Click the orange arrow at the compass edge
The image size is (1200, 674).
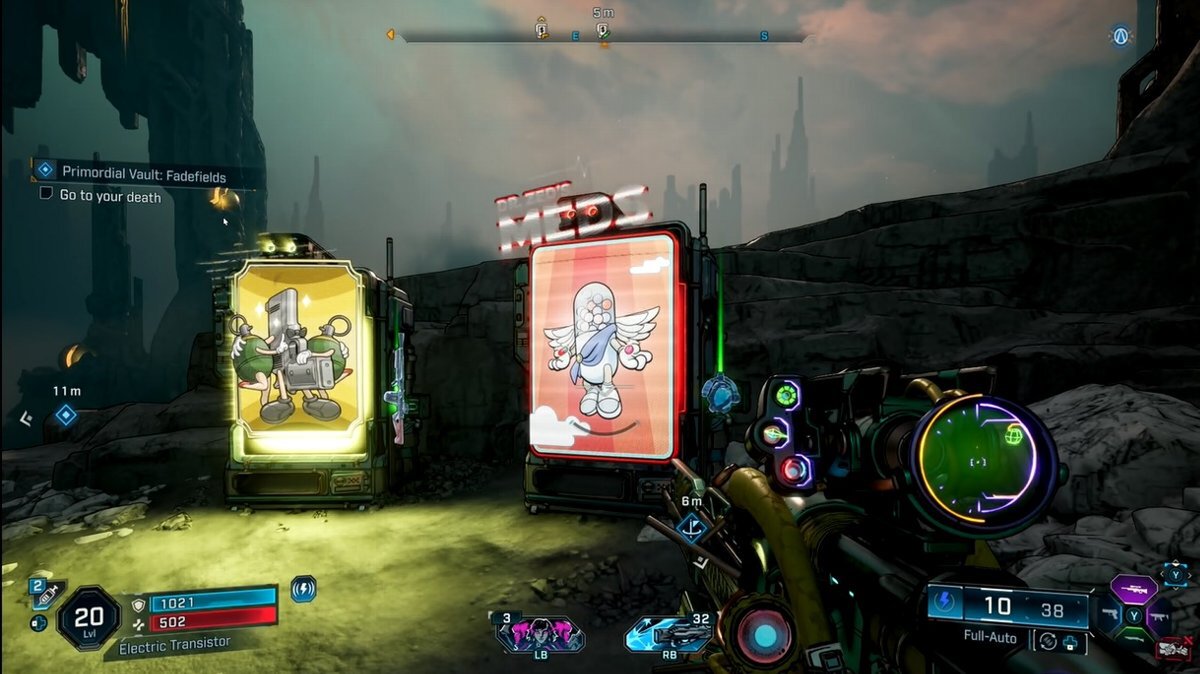389,36
